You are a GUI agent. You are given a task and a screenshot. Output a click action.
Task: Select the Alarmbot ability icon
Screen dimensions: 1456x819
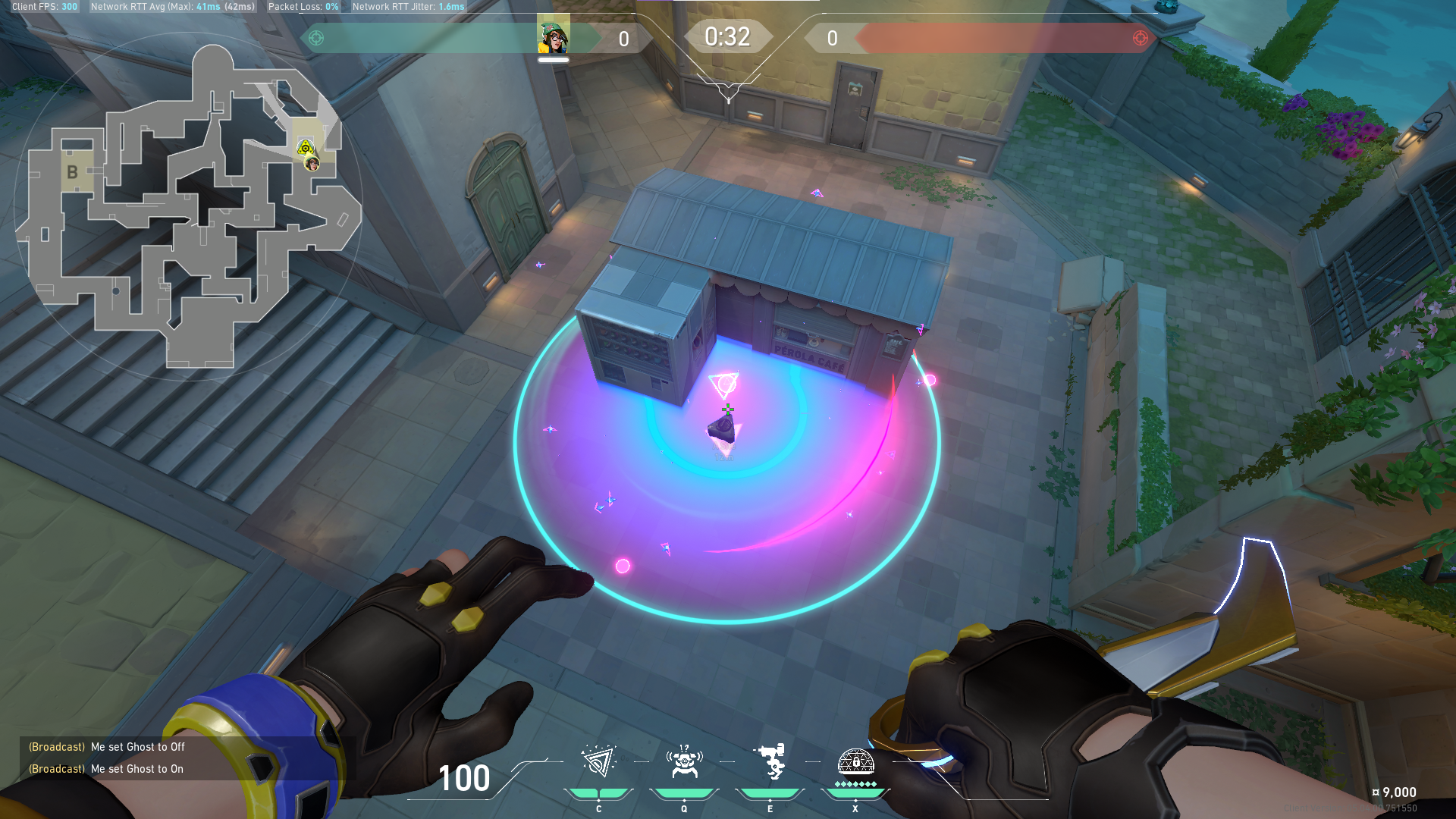(684, 762)
